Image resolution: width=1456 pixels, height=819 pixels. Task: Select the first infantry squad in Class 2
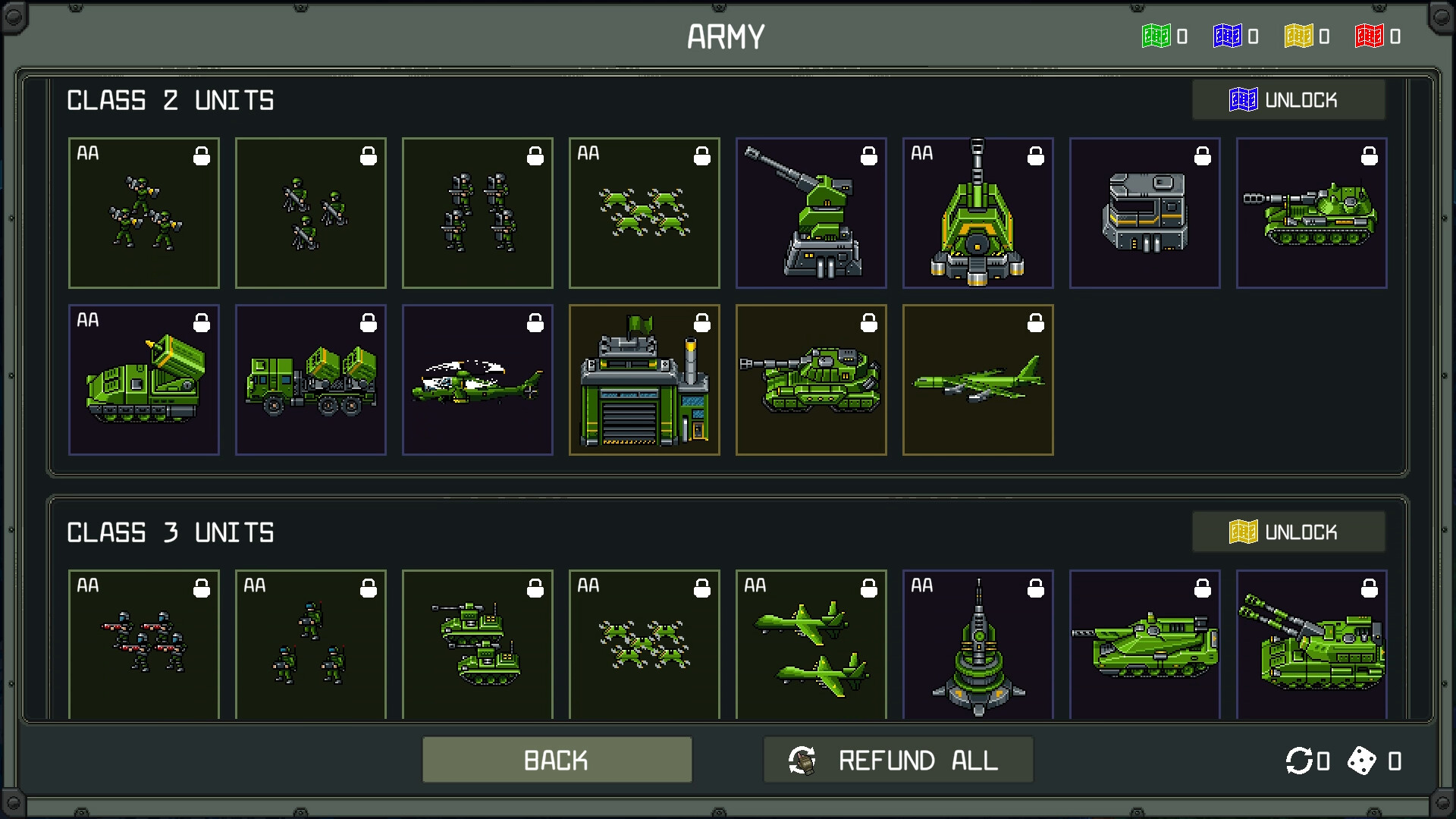[144, 213]
